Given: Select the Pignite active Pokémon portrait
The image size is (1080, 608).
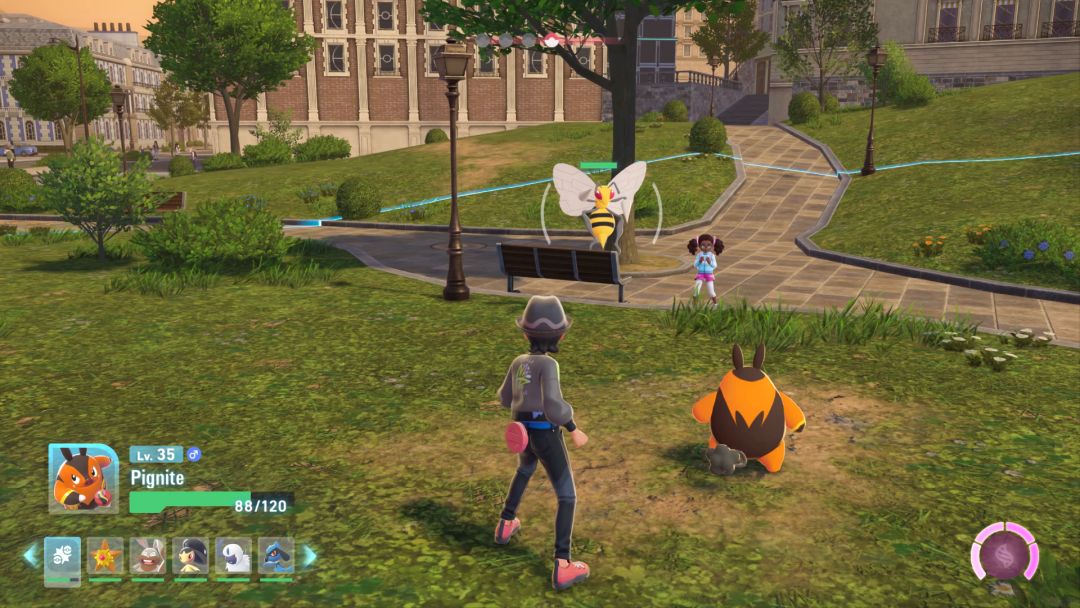Looking at the screenshot, I should coord(83,479).
